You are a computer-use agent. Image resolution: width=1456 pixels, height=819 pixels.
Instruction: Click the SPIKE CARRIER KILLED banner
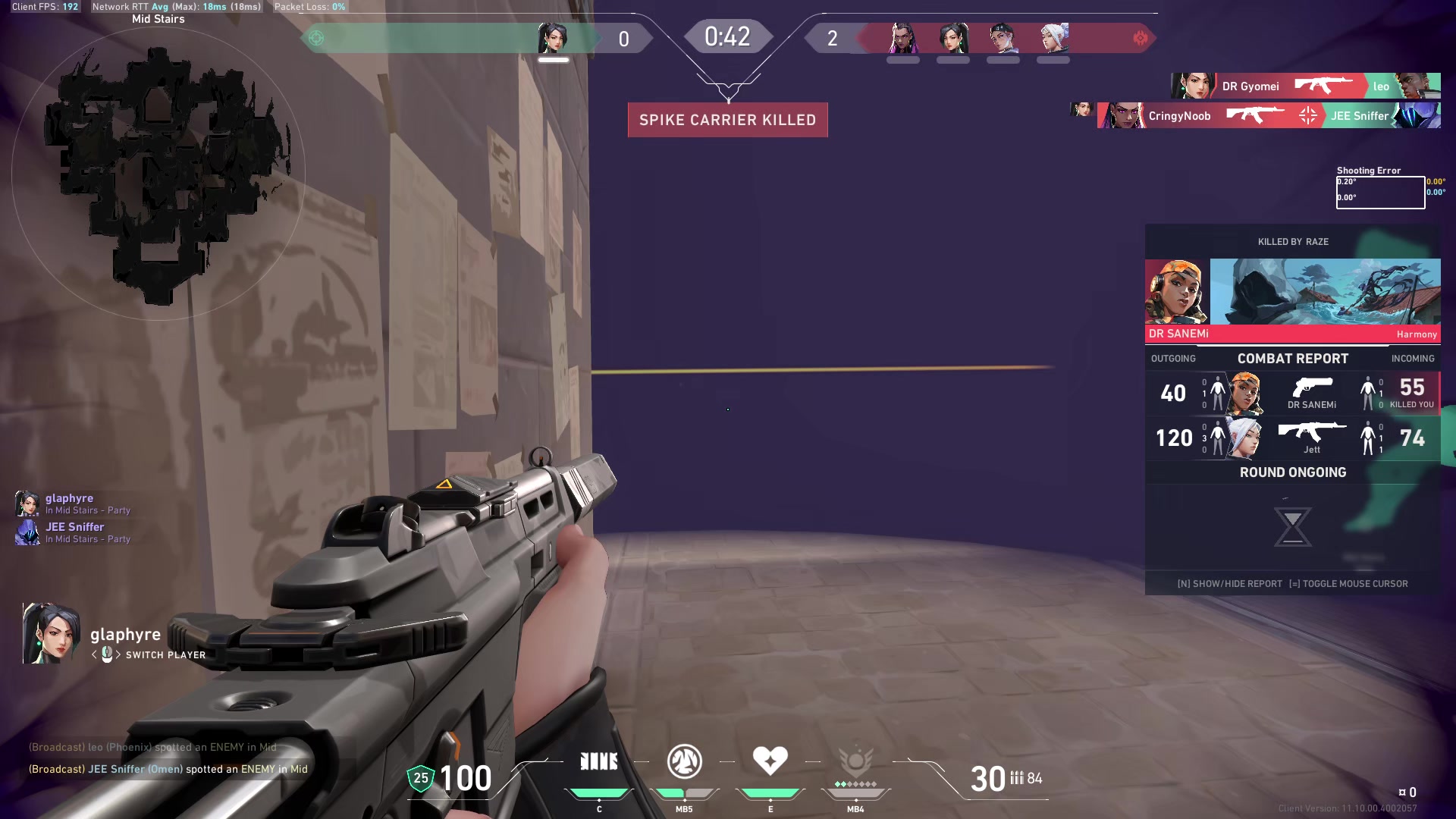pos(727,119)
